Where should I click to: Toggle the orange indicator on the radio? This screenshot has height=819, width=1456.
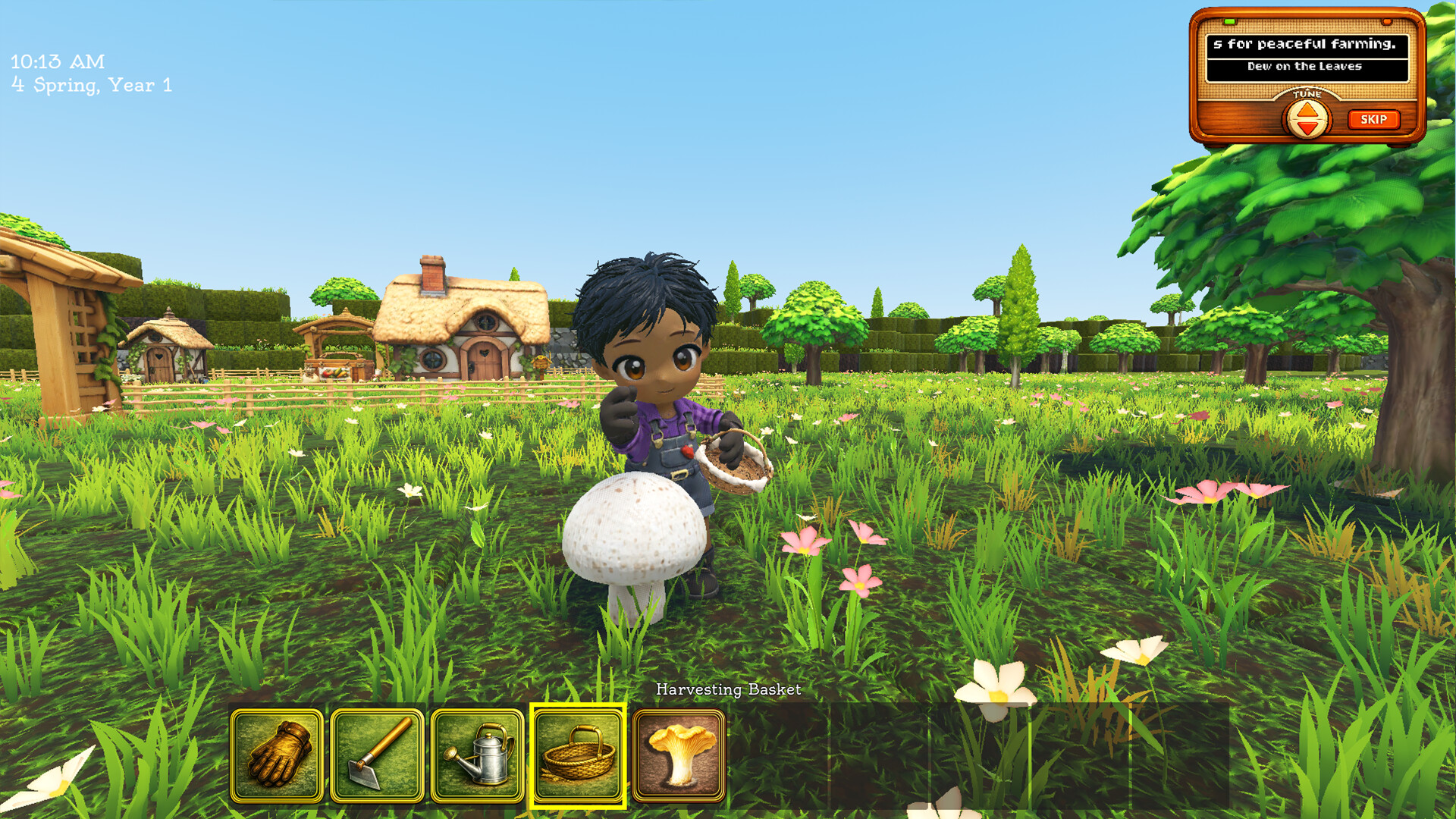click(1387, 22)
